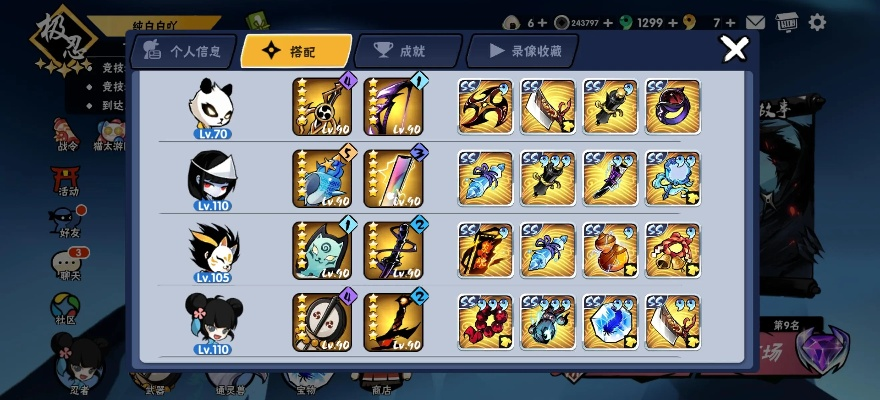Open the purple scythe weapon slot
880x400 pixels.
pos(392,106)
